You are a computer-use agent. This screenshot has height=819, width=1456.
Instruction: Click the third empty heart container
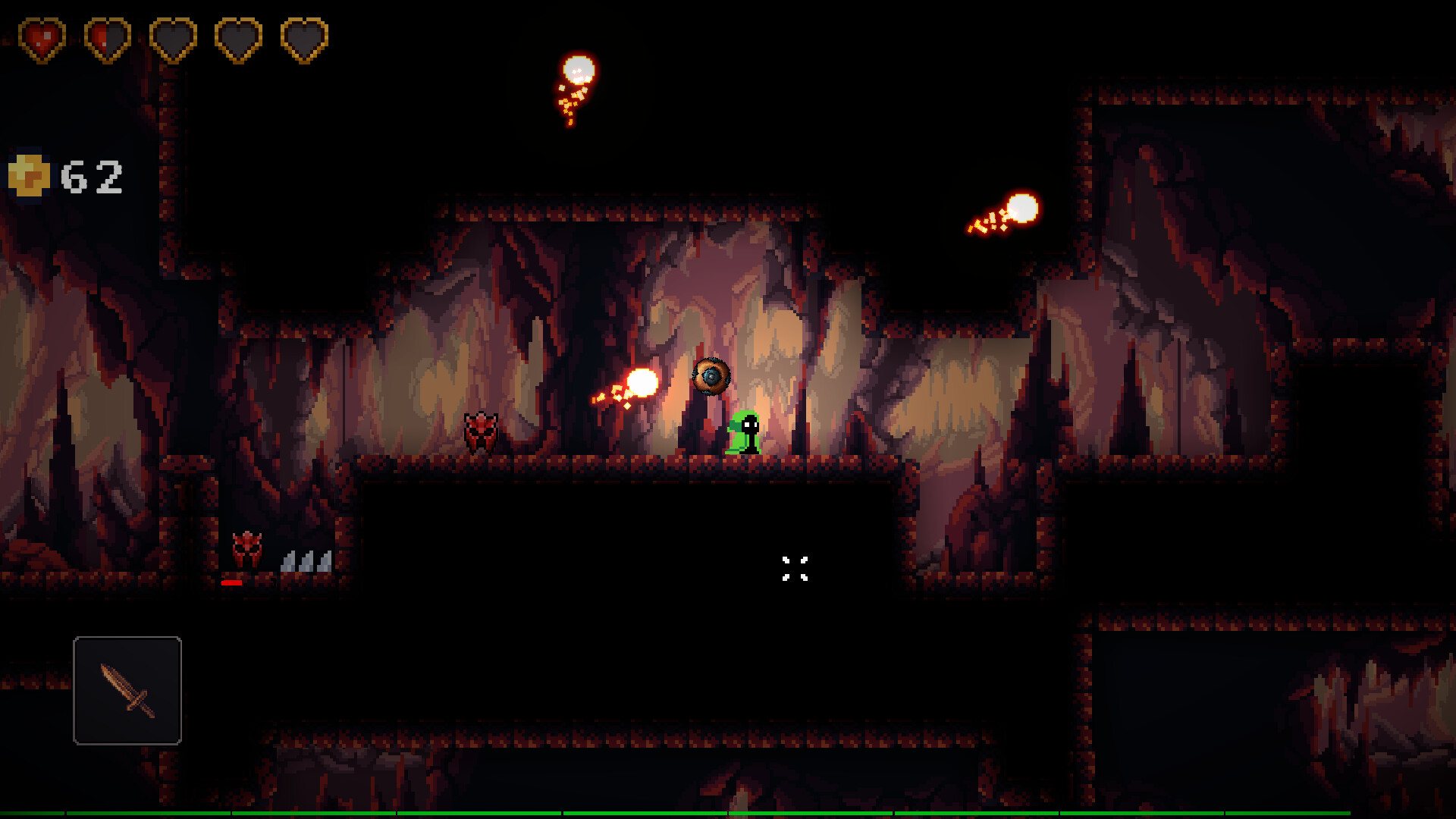172,36
